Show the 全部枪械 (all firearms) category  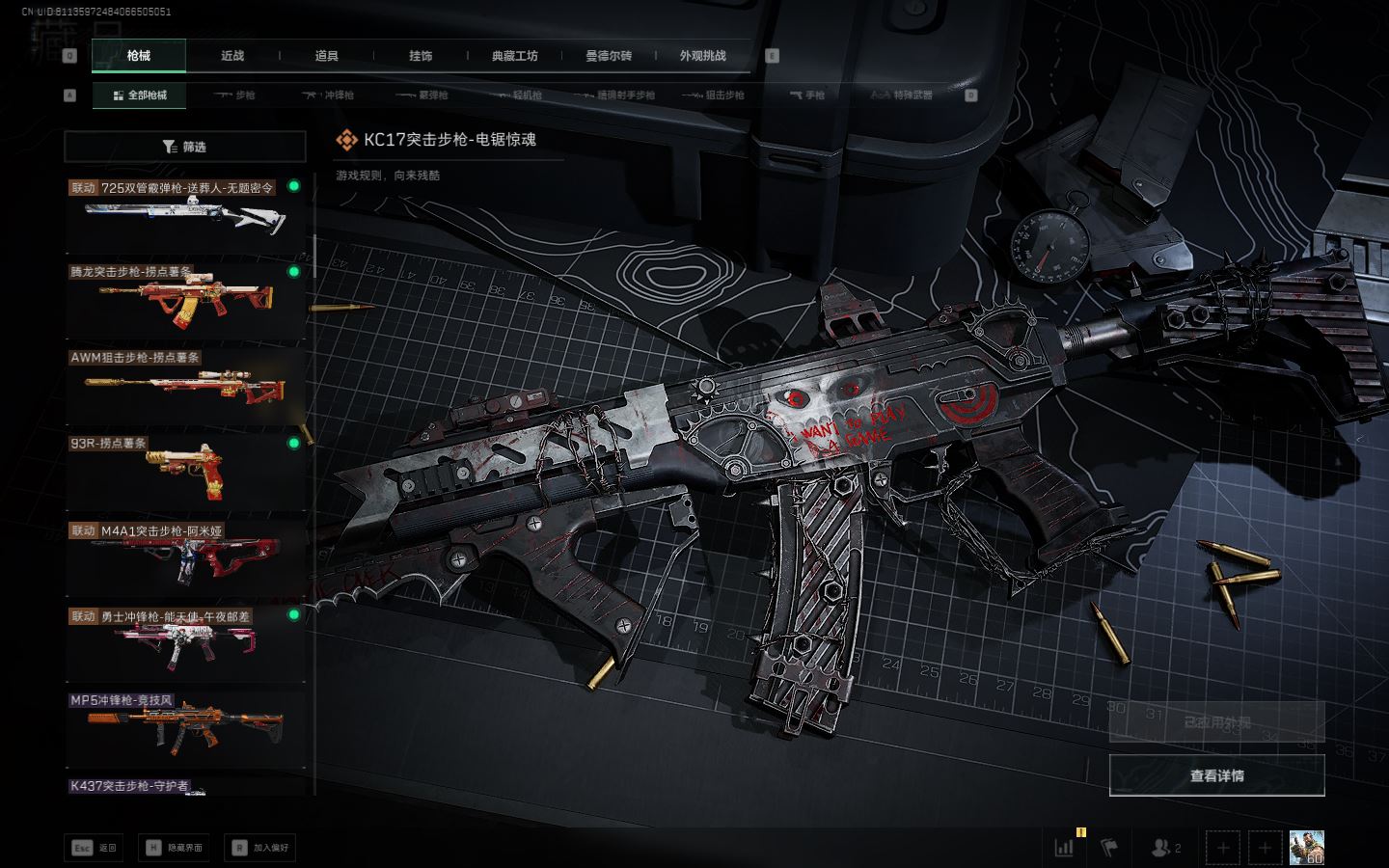click(x=140, y=95)
